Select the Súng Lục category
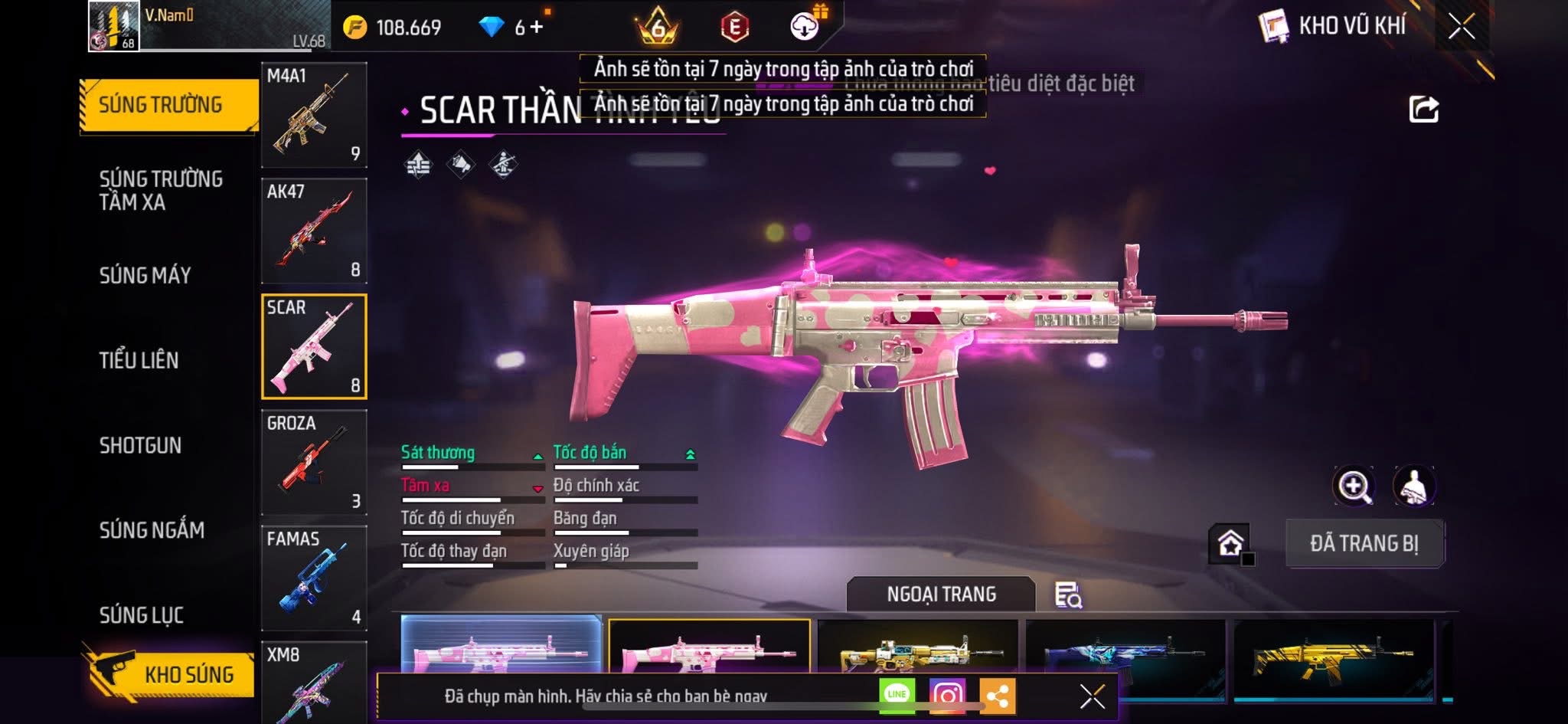The image size is (1568, 724). pos(142,614)
